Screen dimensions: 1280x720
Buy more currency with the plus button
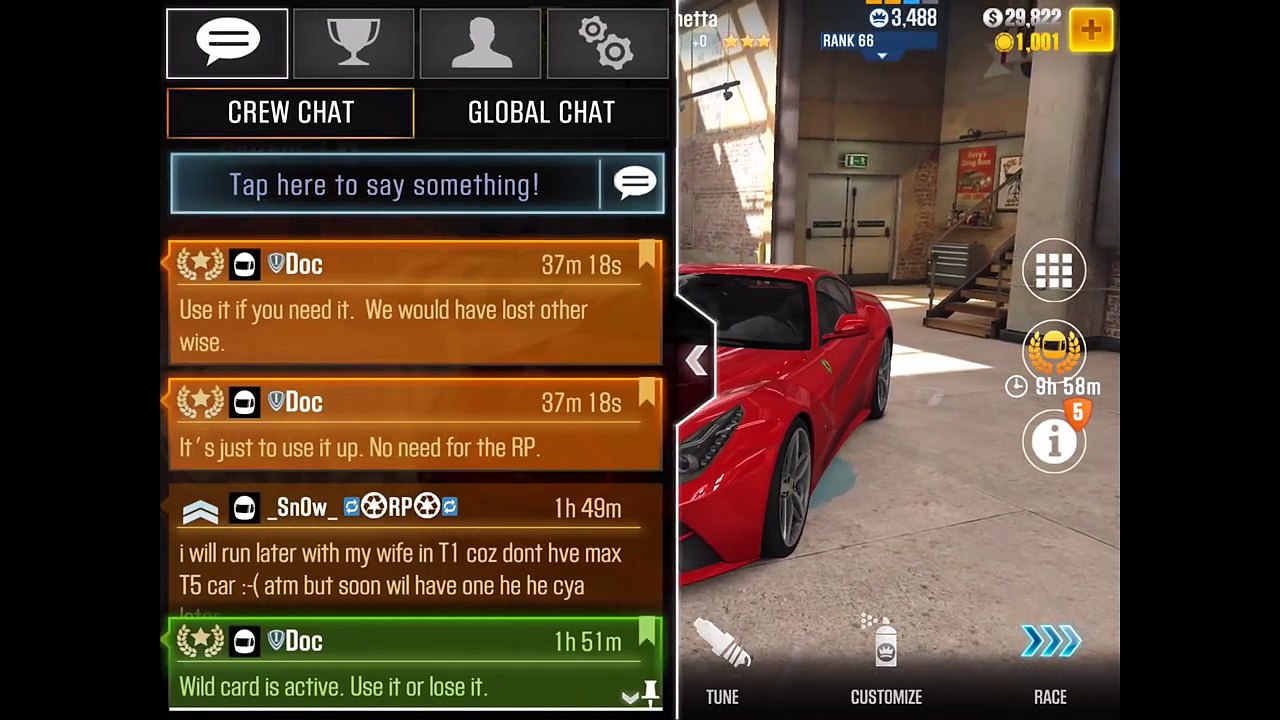coord(1091,31)
